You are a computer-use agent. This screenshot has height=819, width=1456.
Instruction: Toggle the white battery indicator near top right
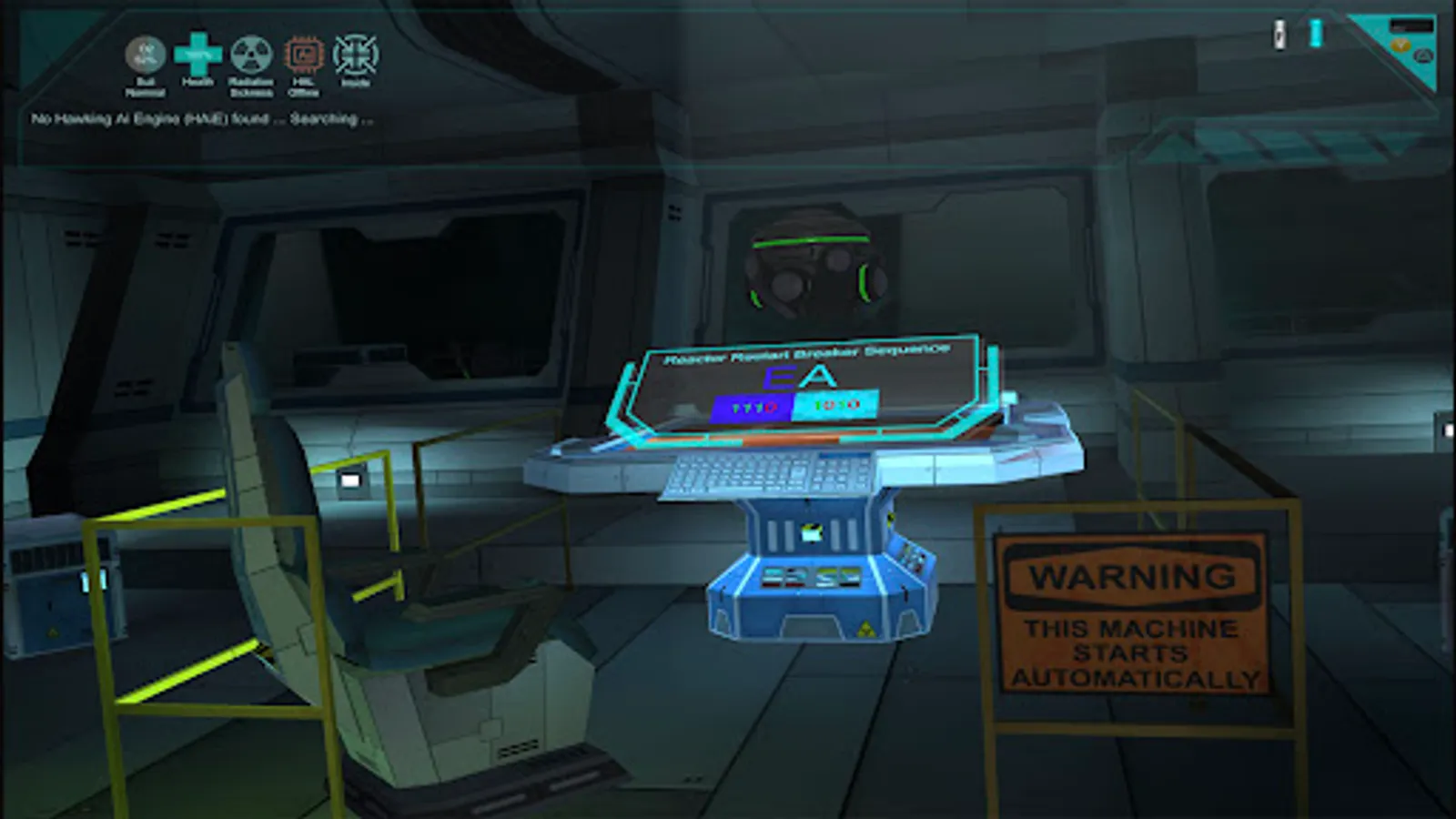click(1279, 33)
